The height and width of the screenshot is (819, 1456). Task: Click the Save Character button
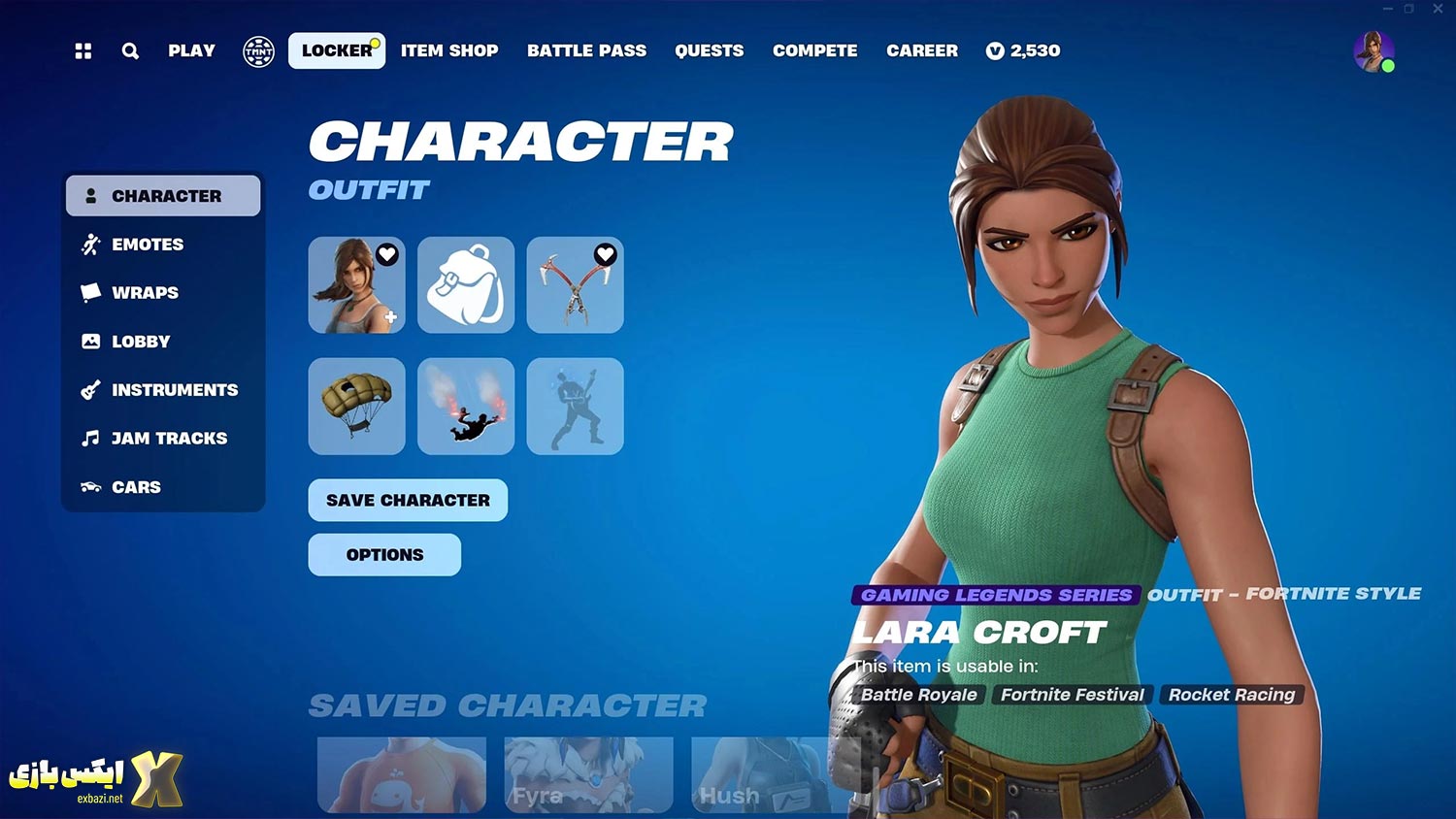tap(408, 500)
